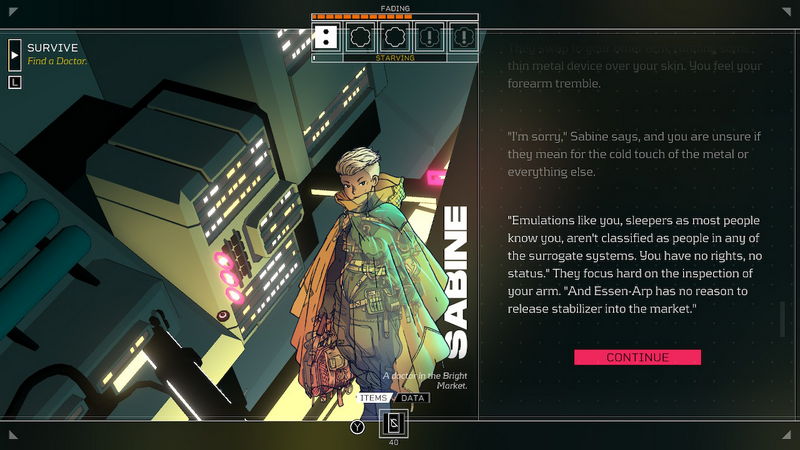Continue the conversation with Sabine
This screenshot has height=450, width=800.
tap(637, 357)
